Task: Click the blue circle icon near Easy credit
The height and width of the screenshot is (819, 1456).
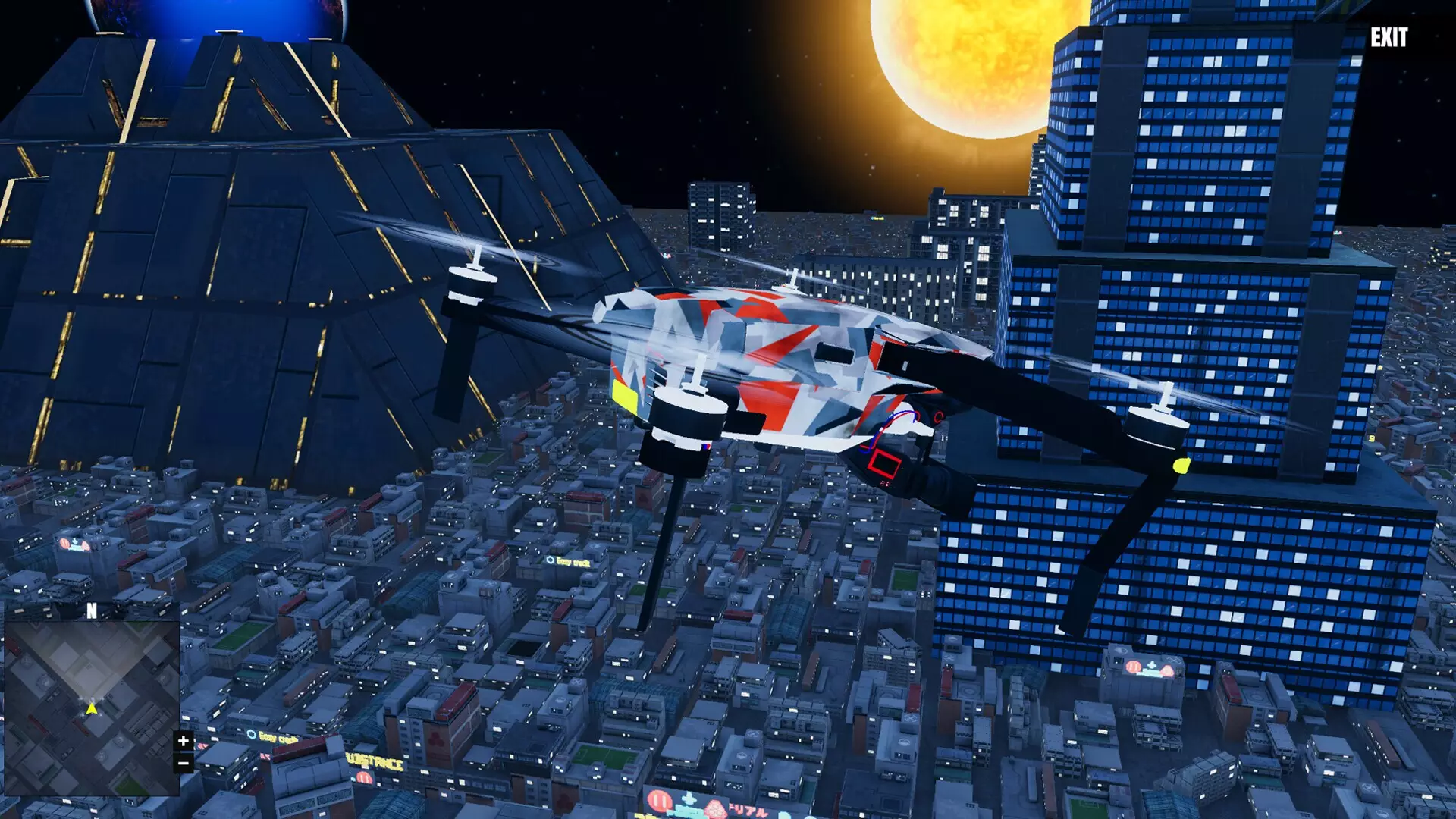Action: 551,560
